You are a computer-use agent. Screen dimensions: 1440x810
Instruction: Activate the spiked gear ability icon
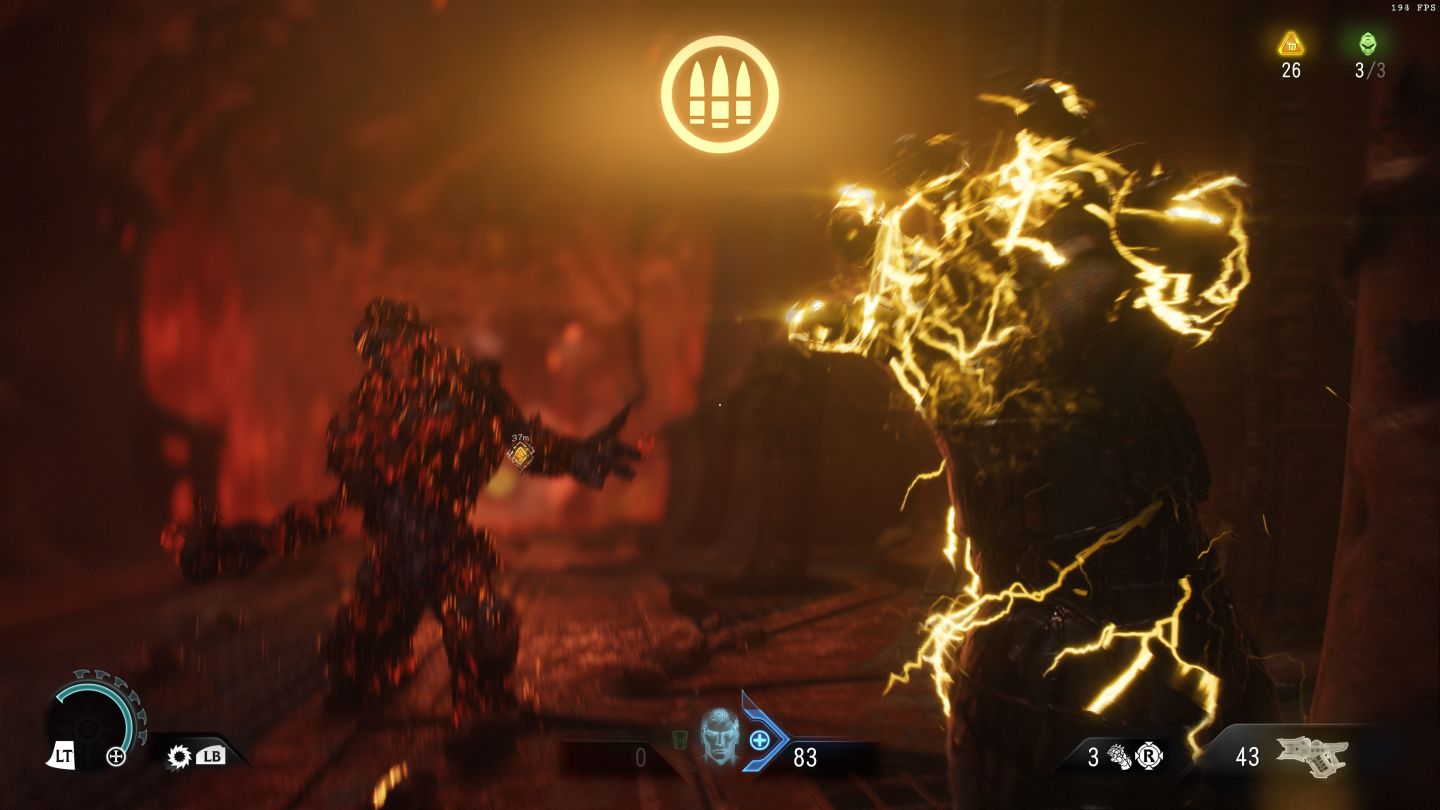179,756
